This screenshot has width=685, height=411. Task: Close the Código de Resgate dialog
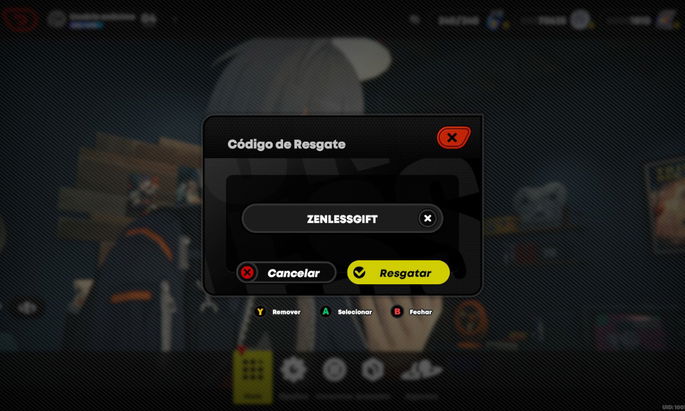[452, 137]
